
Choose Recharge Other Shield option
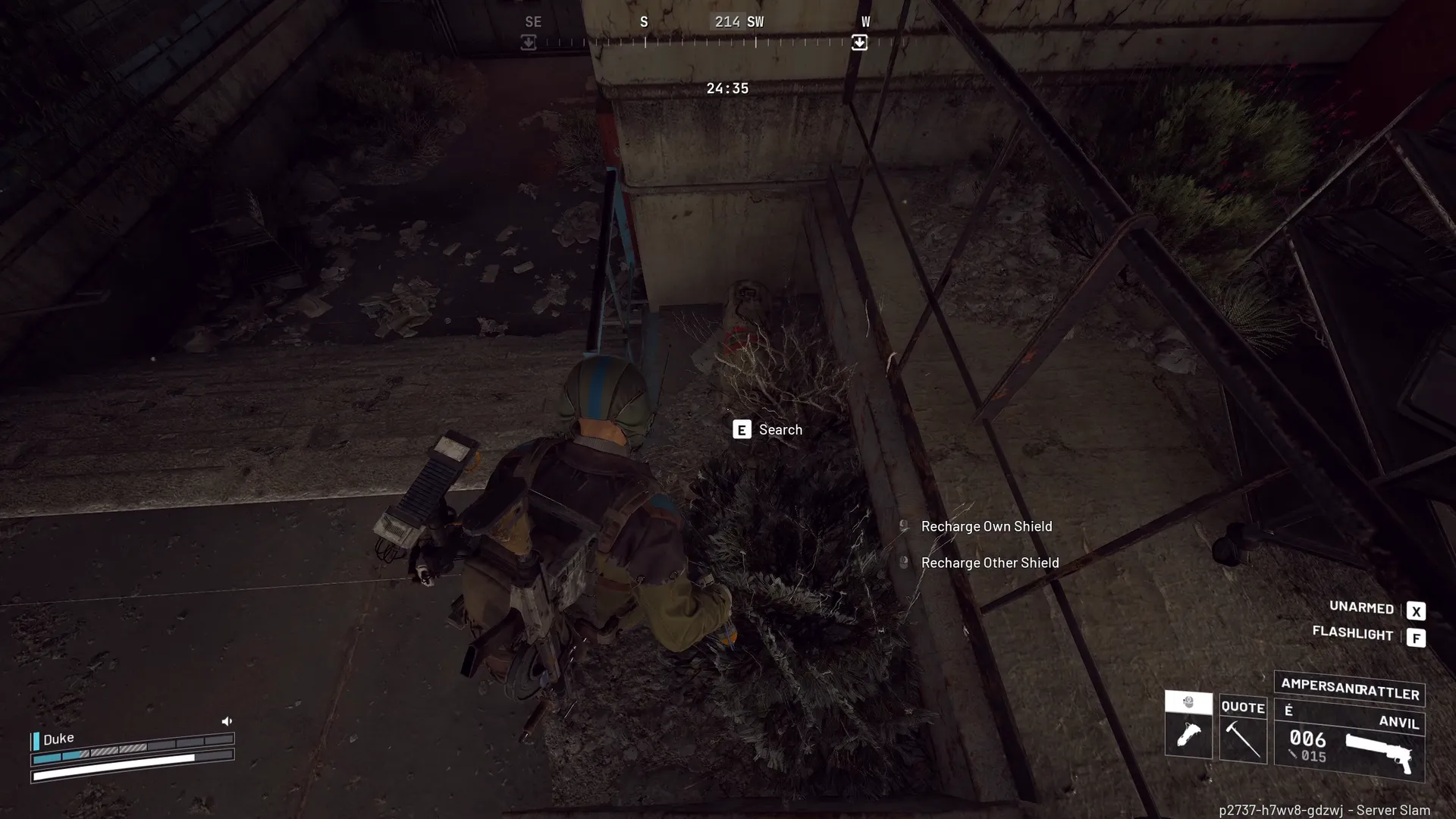tap(989, 563)
